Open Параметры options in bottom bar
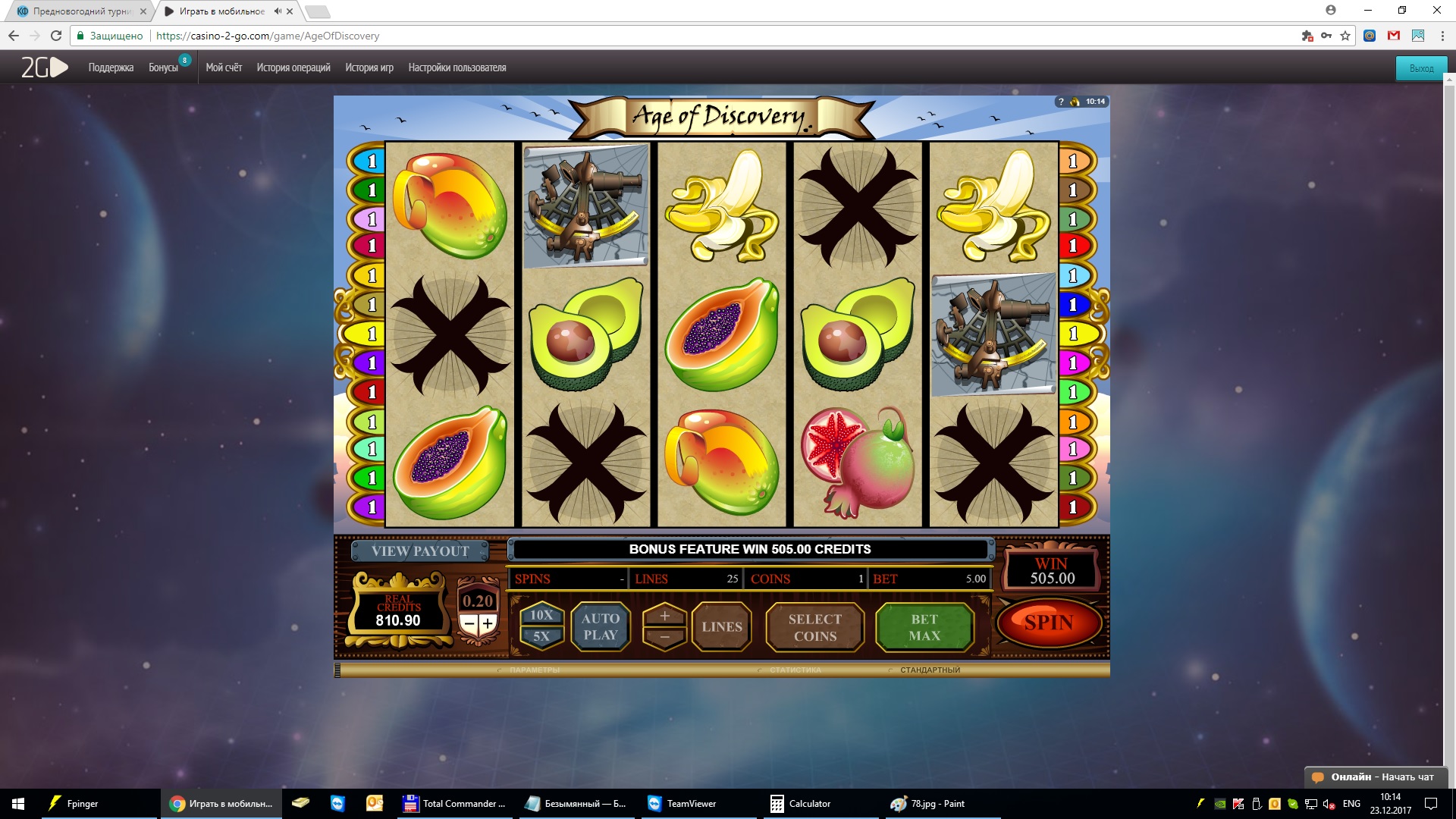Screen dimensions: 1456x819 pos(534,670)
